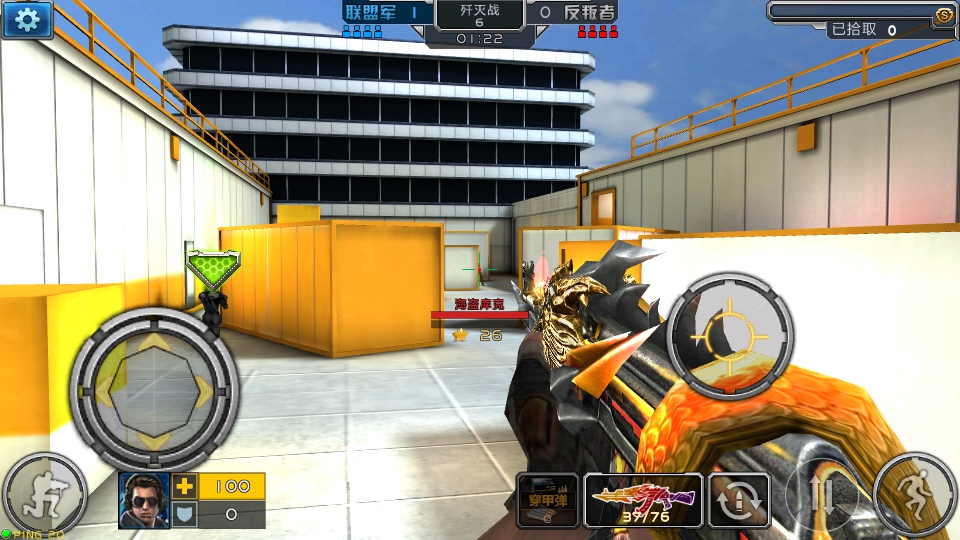Image resolution: width=960 pixels, height=540 pixels.
Task: Reload the weapon with the bullet icon
Action: point(739,500)
